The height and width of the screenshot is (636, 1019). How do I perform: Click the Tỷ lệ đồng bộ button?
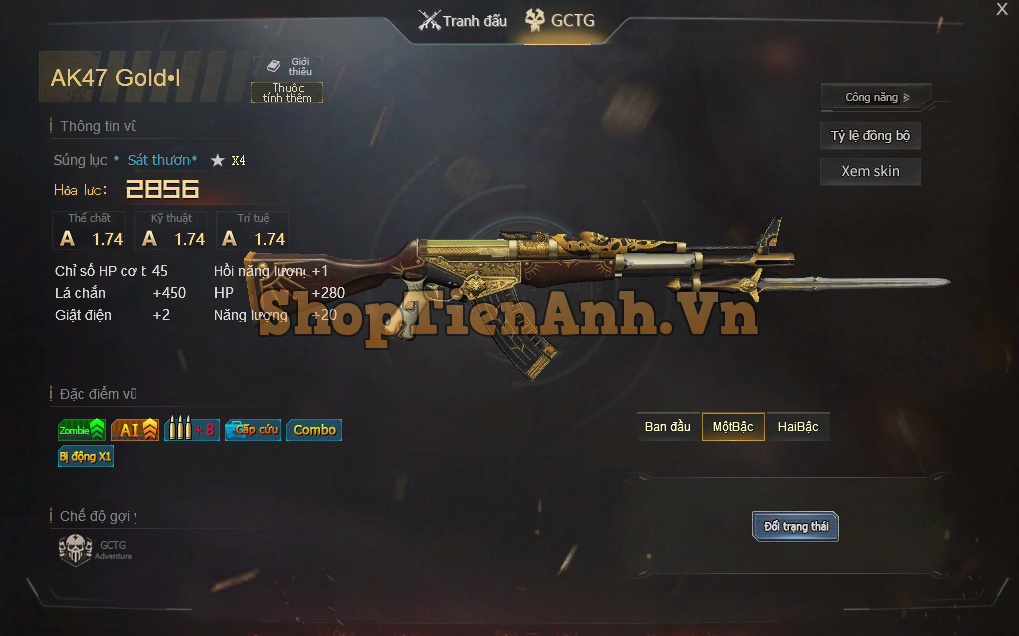click(870, 136)
